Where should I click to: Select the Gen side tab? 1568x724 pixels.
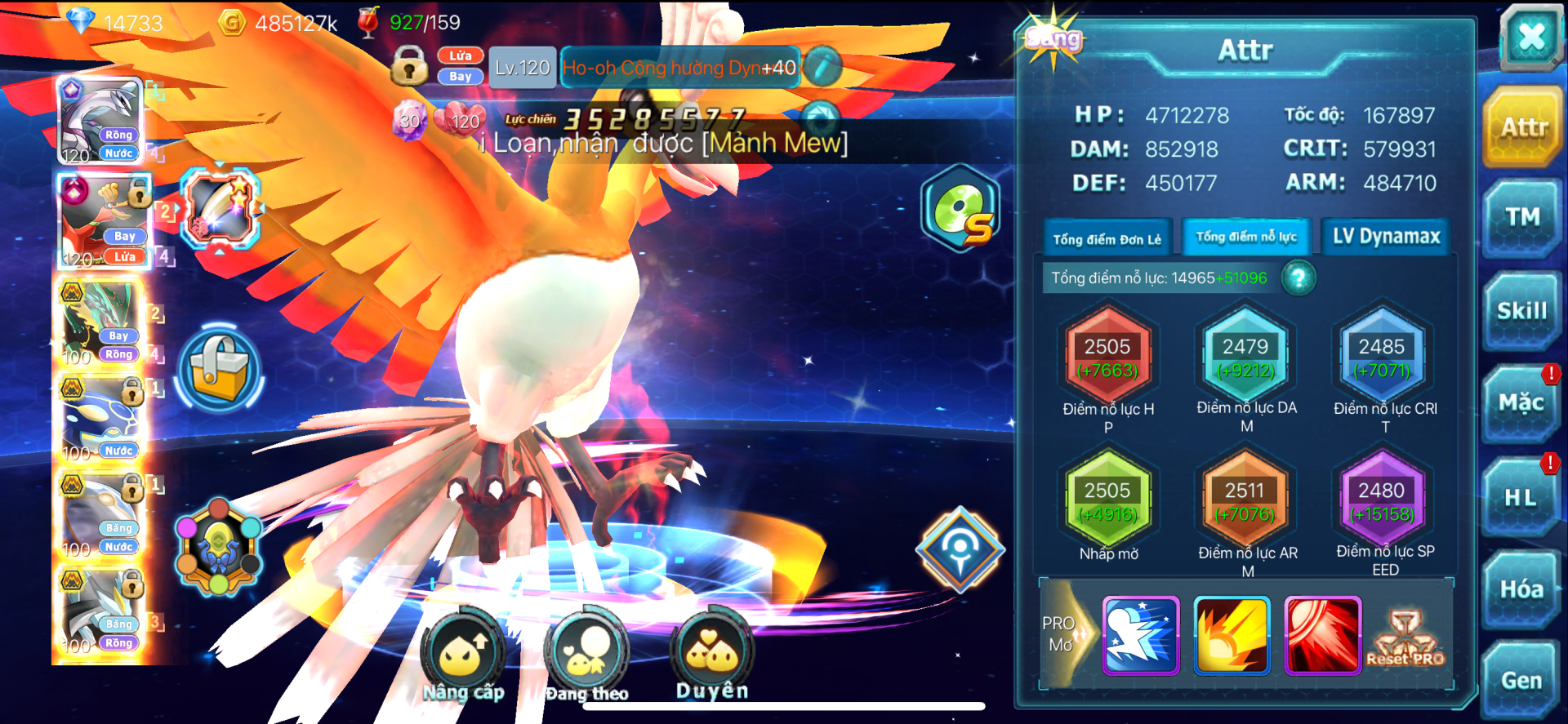point(1521,681)
